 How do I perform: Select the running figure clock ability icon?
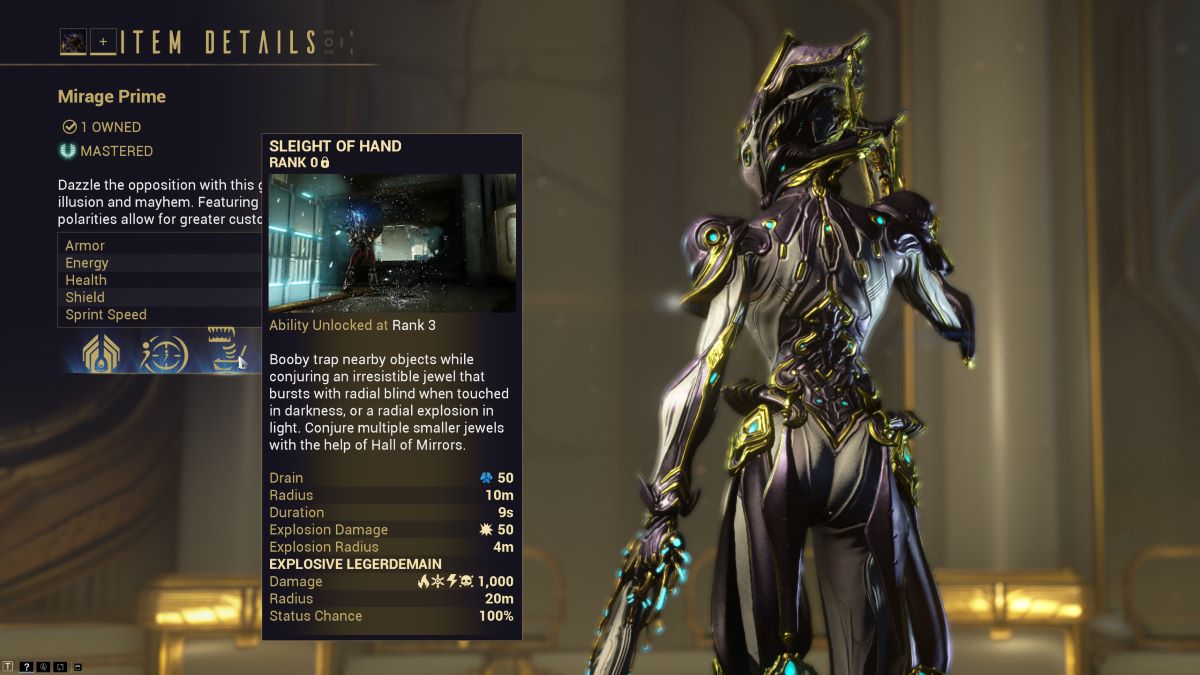pyautogui.click(x=164, y=352)
